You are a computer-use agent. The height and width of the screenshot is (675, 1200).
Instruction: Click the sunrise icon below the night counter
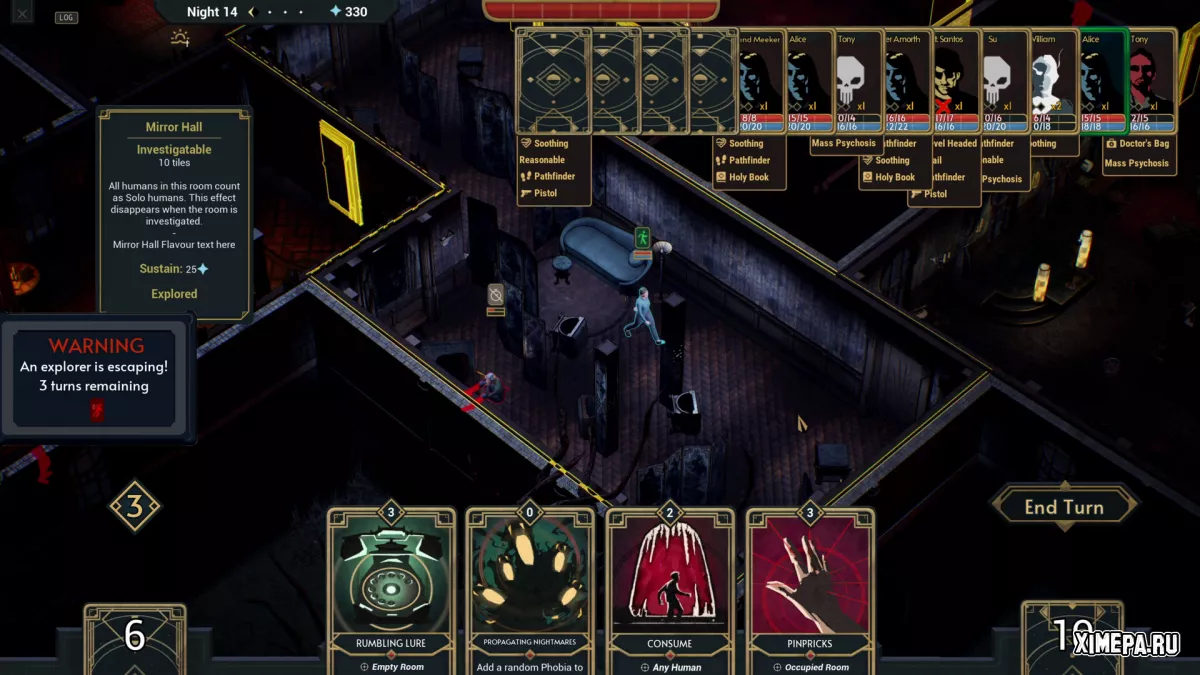pyautogui.click(x=180, y=39)
